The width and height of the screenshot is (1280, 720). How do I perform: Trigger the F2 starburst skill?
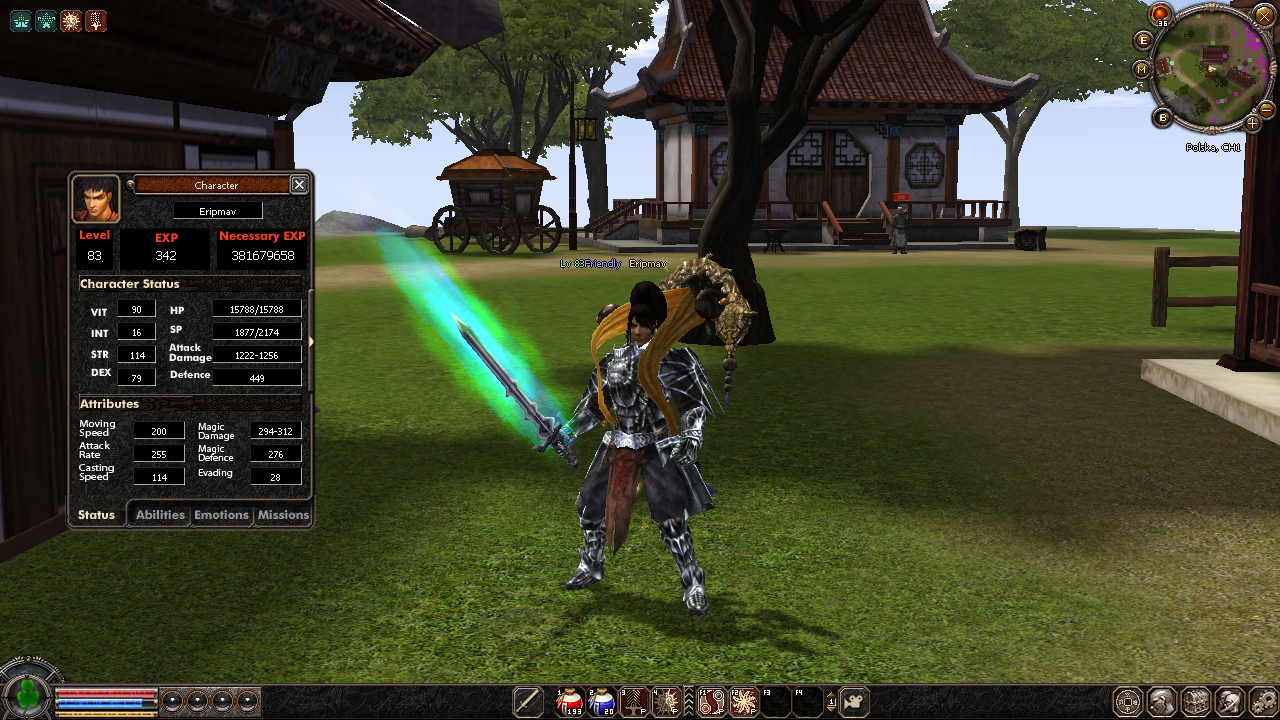(743, 702)
